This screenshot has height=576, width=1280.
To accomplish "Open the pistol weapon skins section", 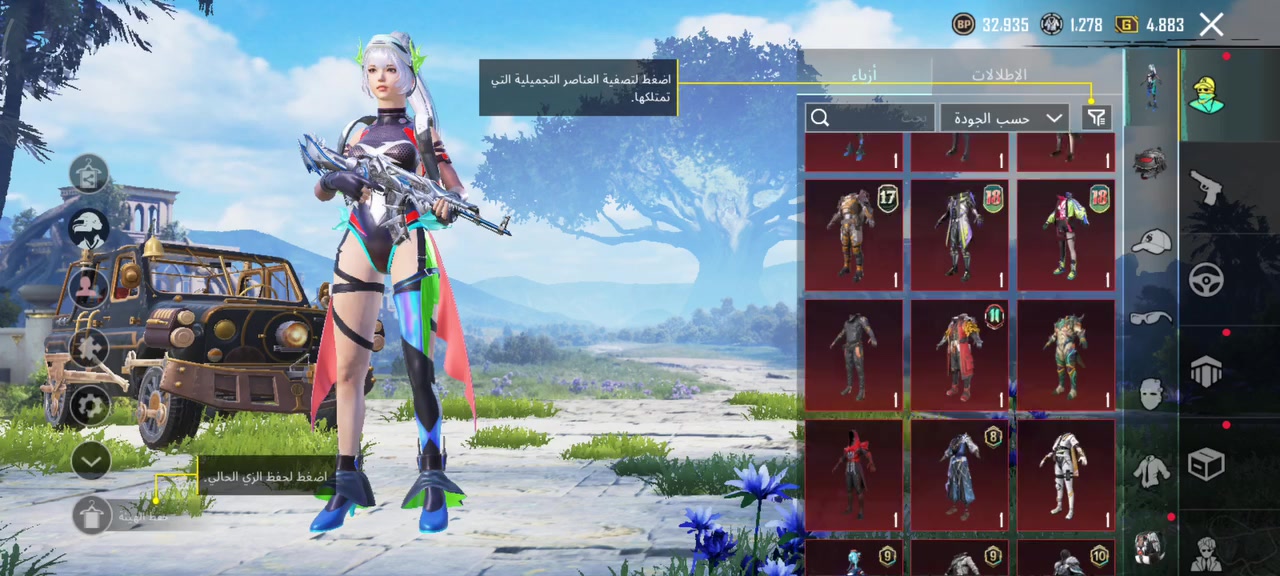I will click(1206, 187).
